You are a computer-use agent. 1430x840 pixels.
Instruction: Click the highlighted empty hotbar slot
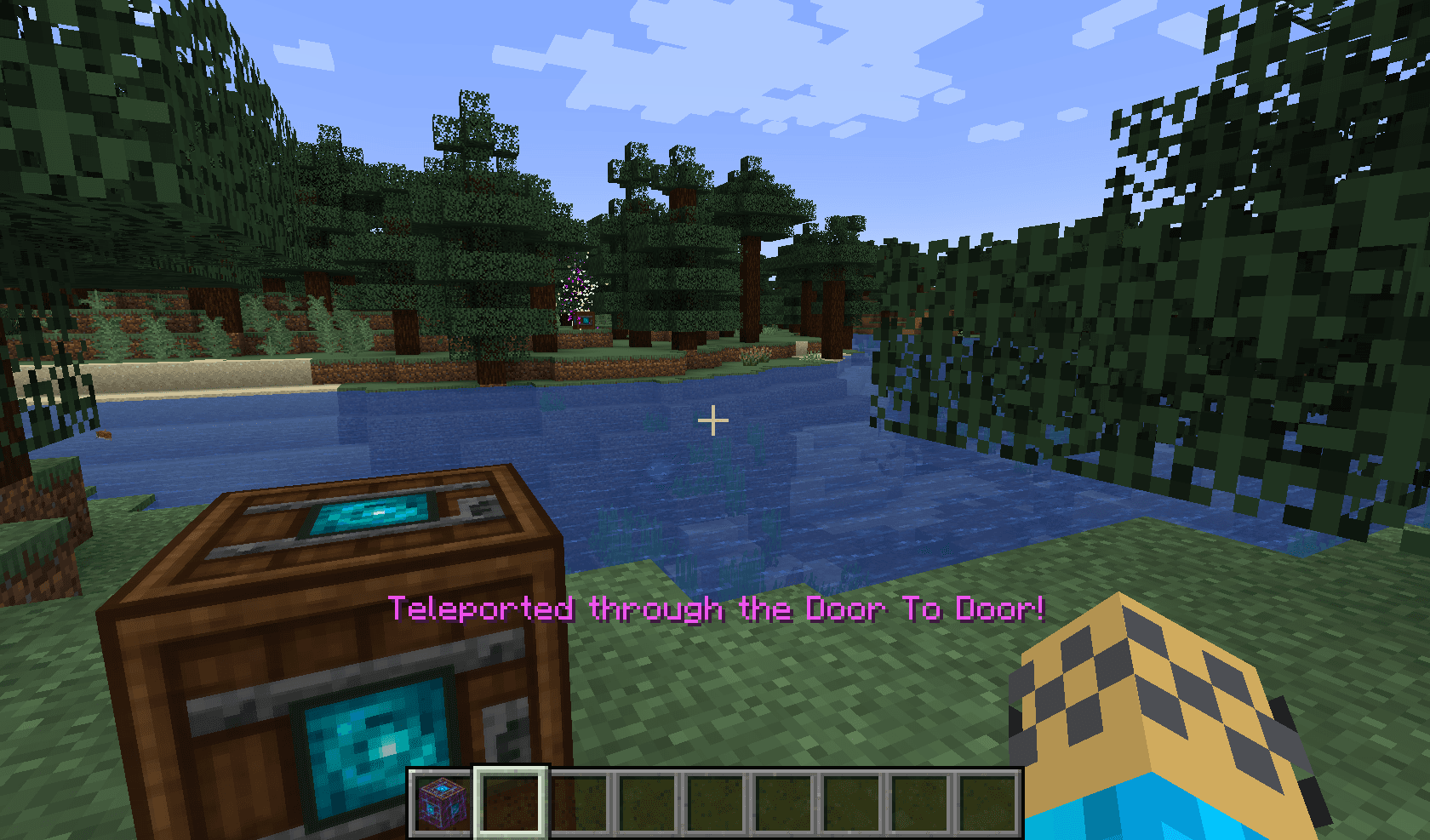pos(511,802)
